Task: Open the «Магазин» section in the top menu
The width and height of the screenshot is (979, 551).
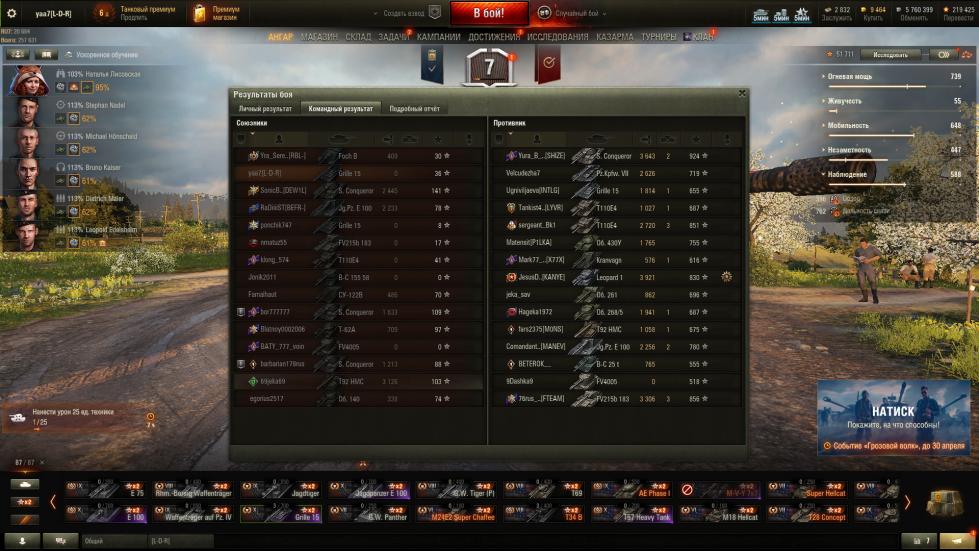Action: click(319, 37)
